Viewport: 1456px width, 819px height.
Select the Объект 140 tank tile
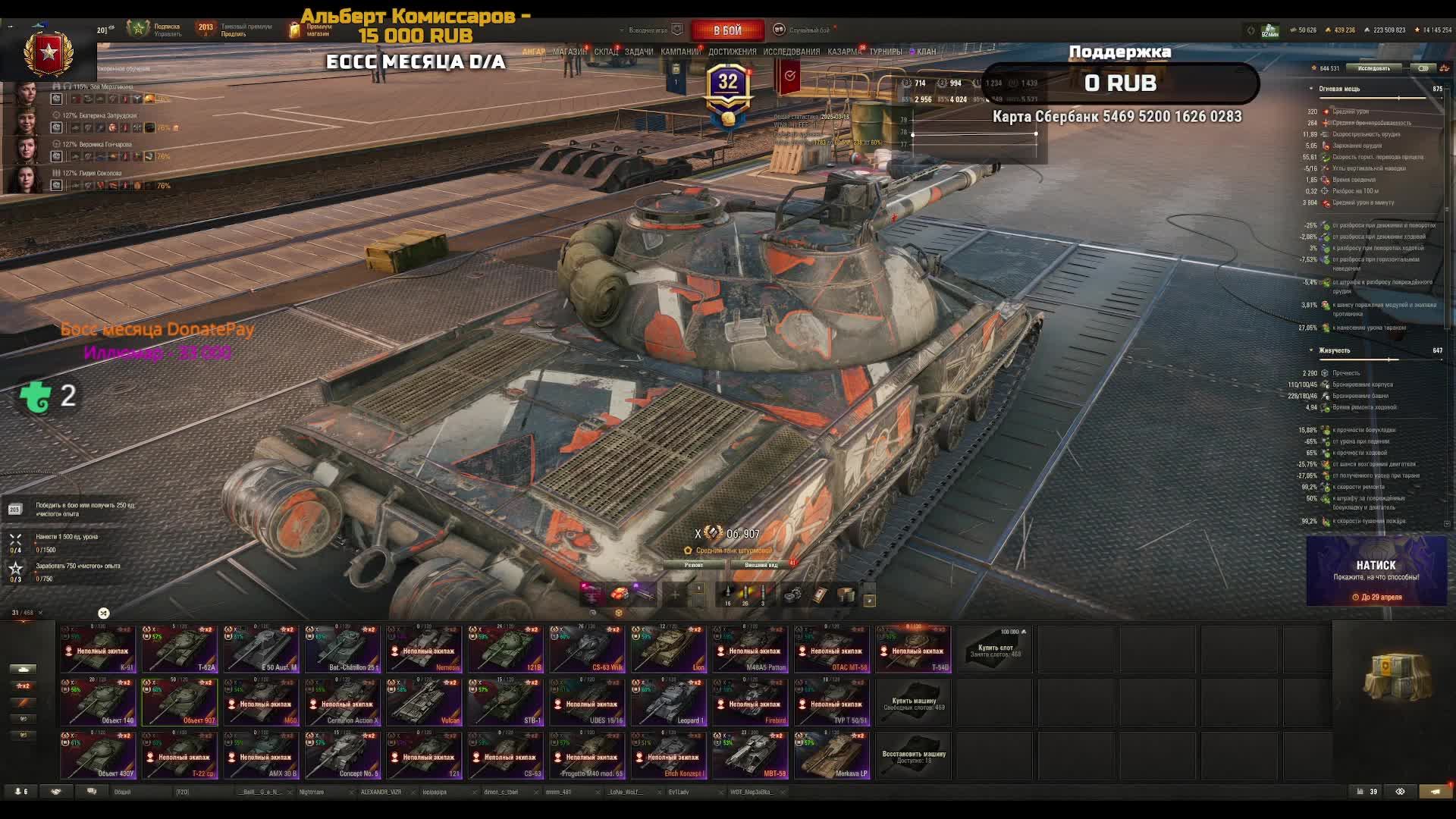click(x=99, y=702)
